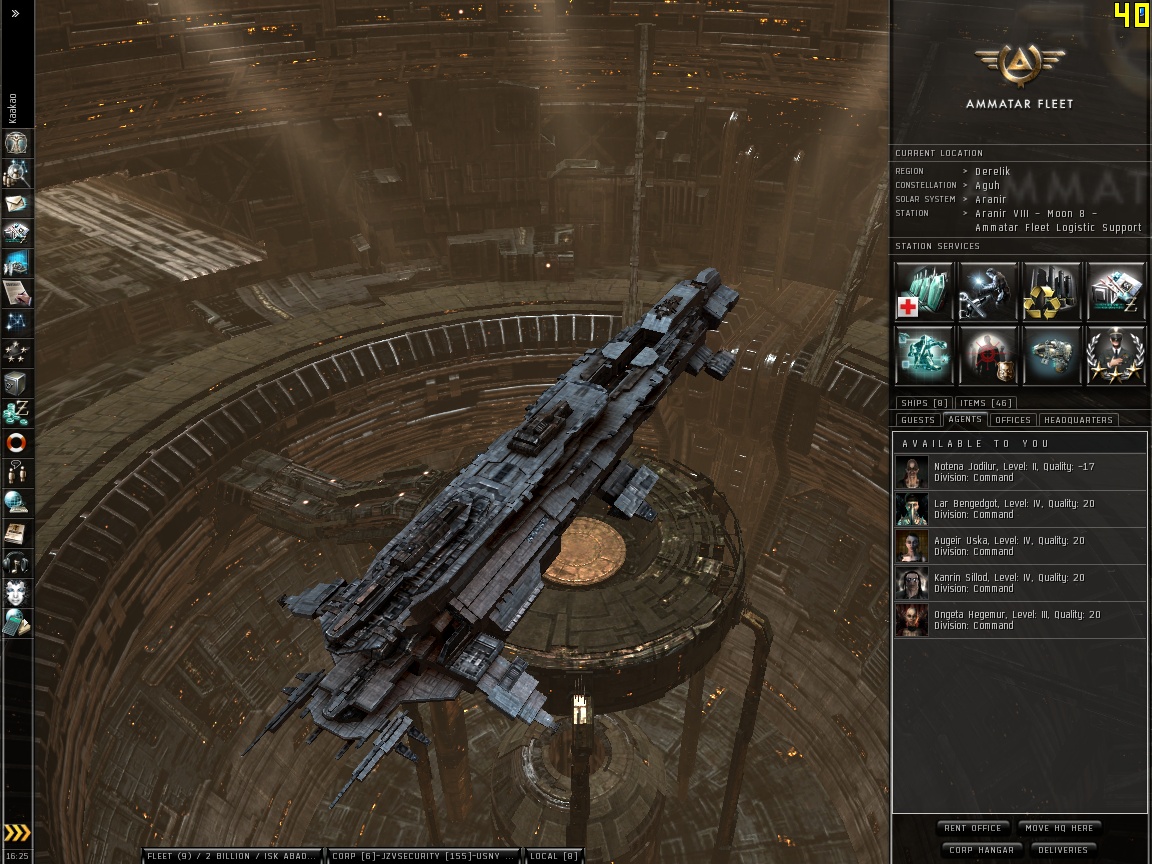1152x864 pixels.
Task: Open the Fitting service icon
Action: [924, 355]
